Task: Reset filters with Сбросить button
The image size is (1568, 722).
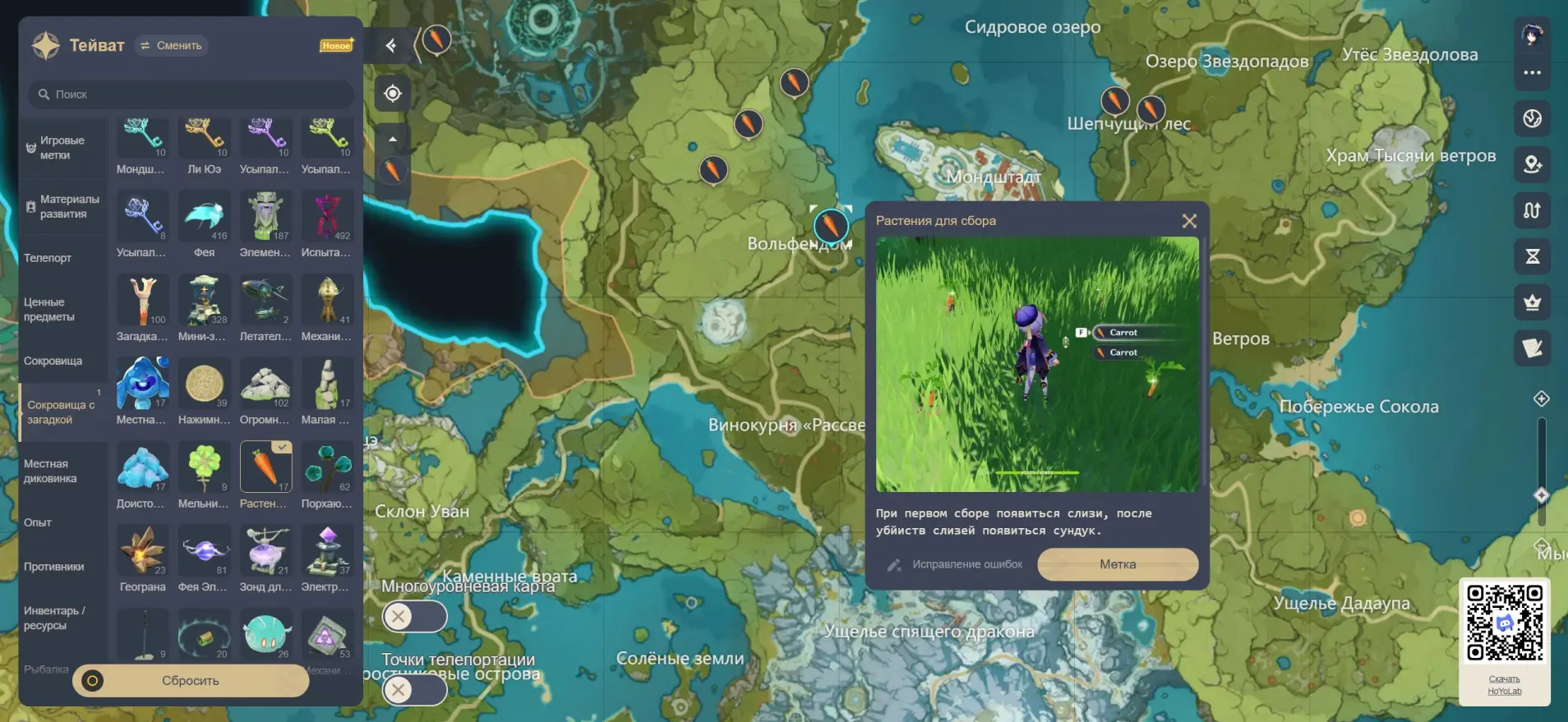Action: click(x=191, y=681)
